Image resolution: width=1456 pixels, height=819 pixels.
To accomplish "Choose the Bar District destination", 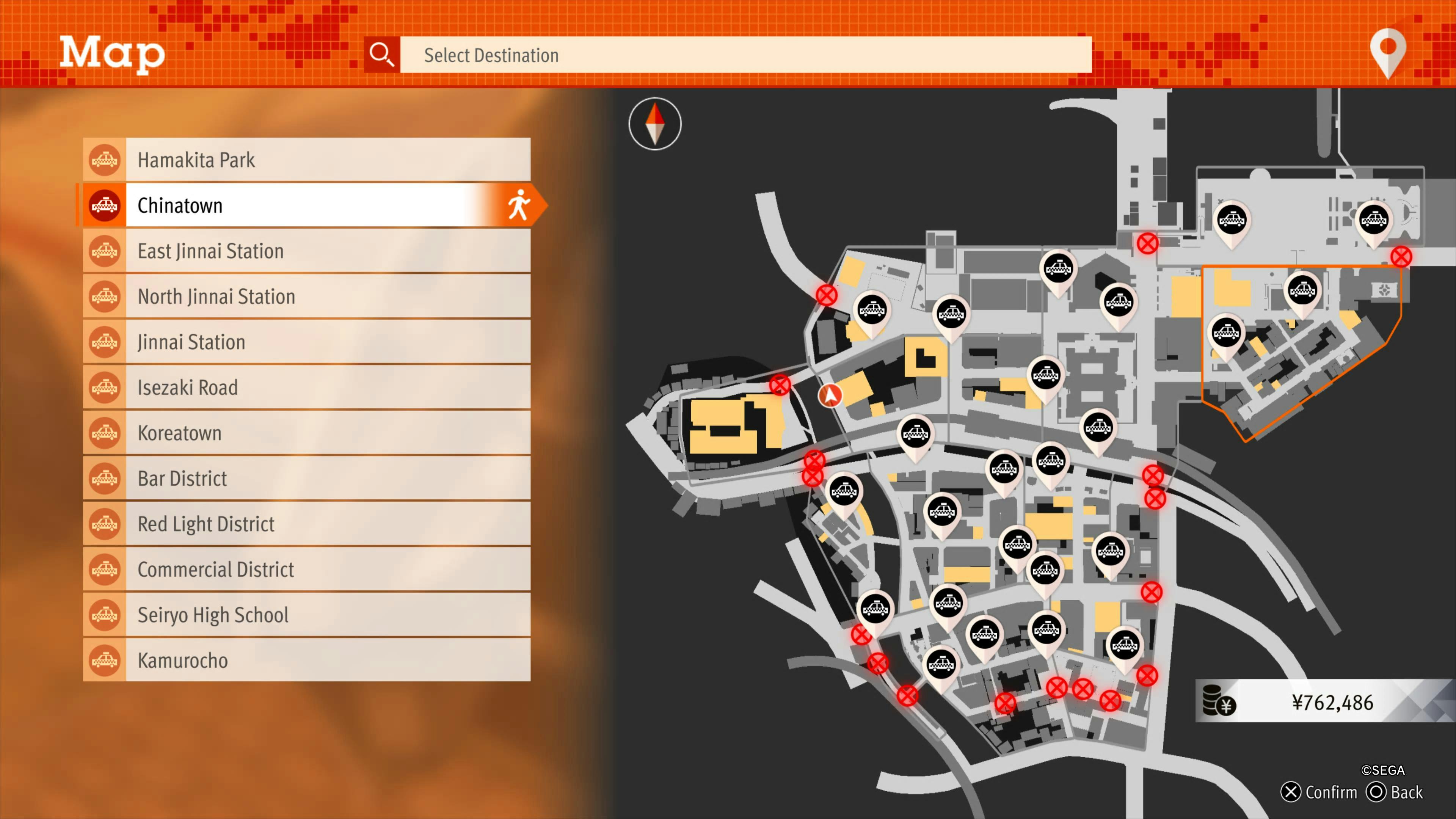I will pos(306,478).
